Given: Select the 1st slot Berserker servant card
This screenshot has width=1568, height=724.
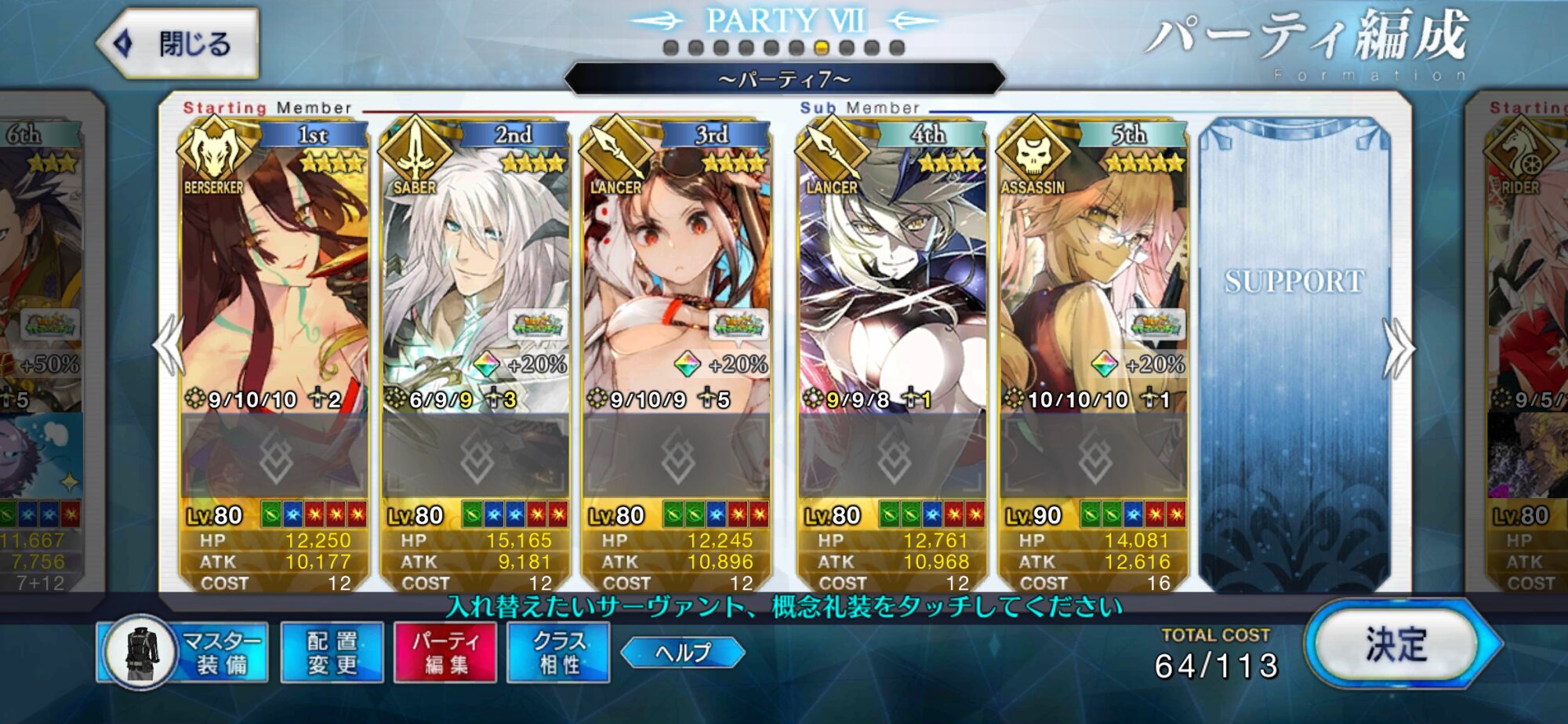Looking at the screenshot, I should (x=274, y=282).
